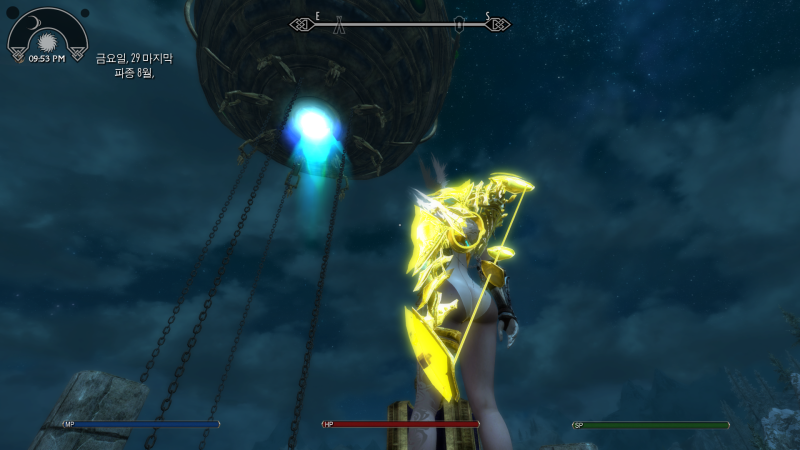Click the tent-shaped marker on the compass
The image size is (800, 450).
point(341,25)
